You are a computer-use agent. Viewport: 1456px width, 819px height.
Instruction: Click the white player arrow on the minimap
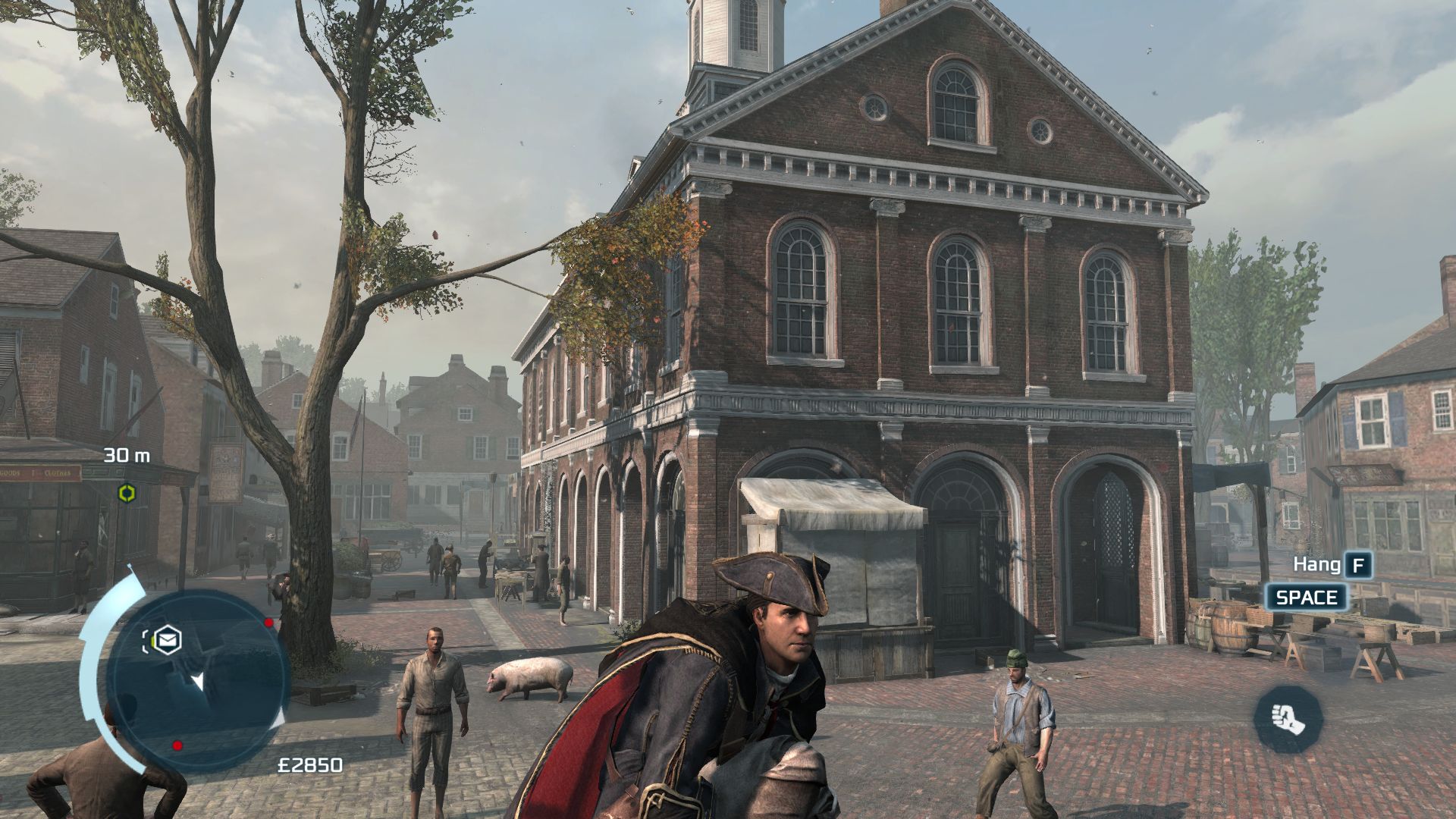198,681
